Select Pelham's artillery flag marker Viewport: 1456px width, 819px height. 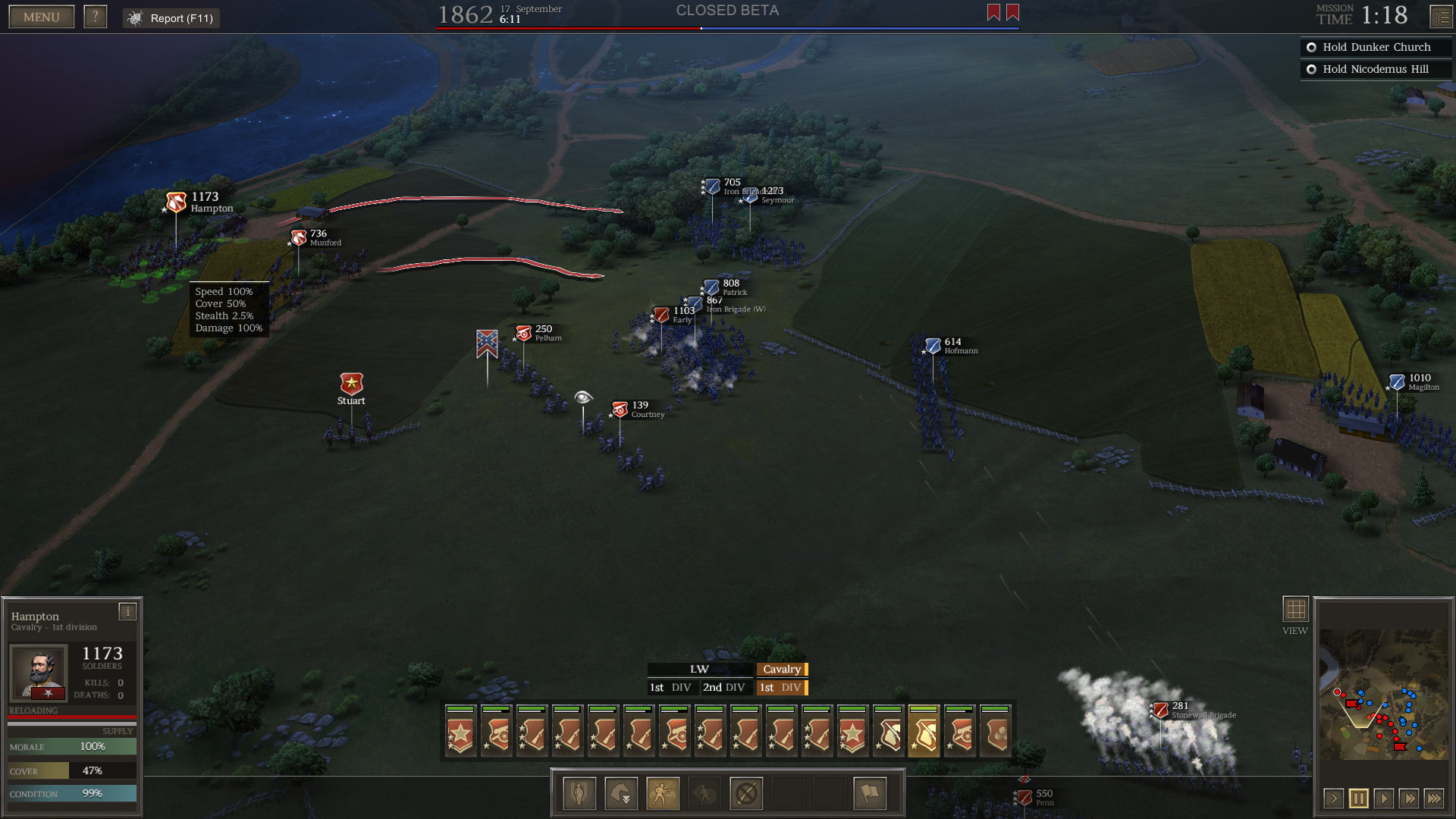coord(523,334)
